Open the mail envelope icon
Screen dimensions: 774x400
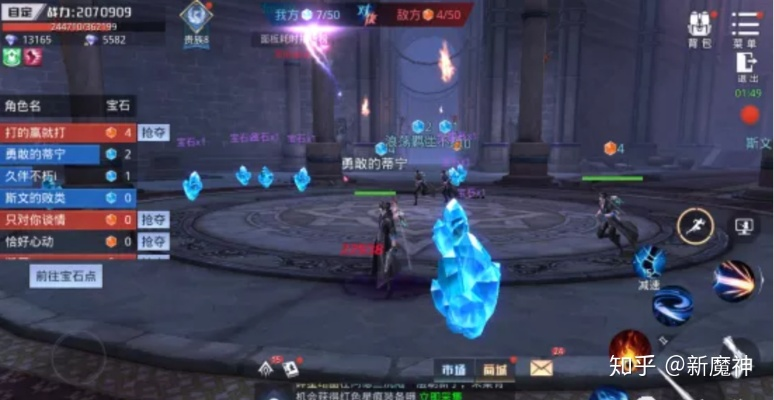pos(541,369)
